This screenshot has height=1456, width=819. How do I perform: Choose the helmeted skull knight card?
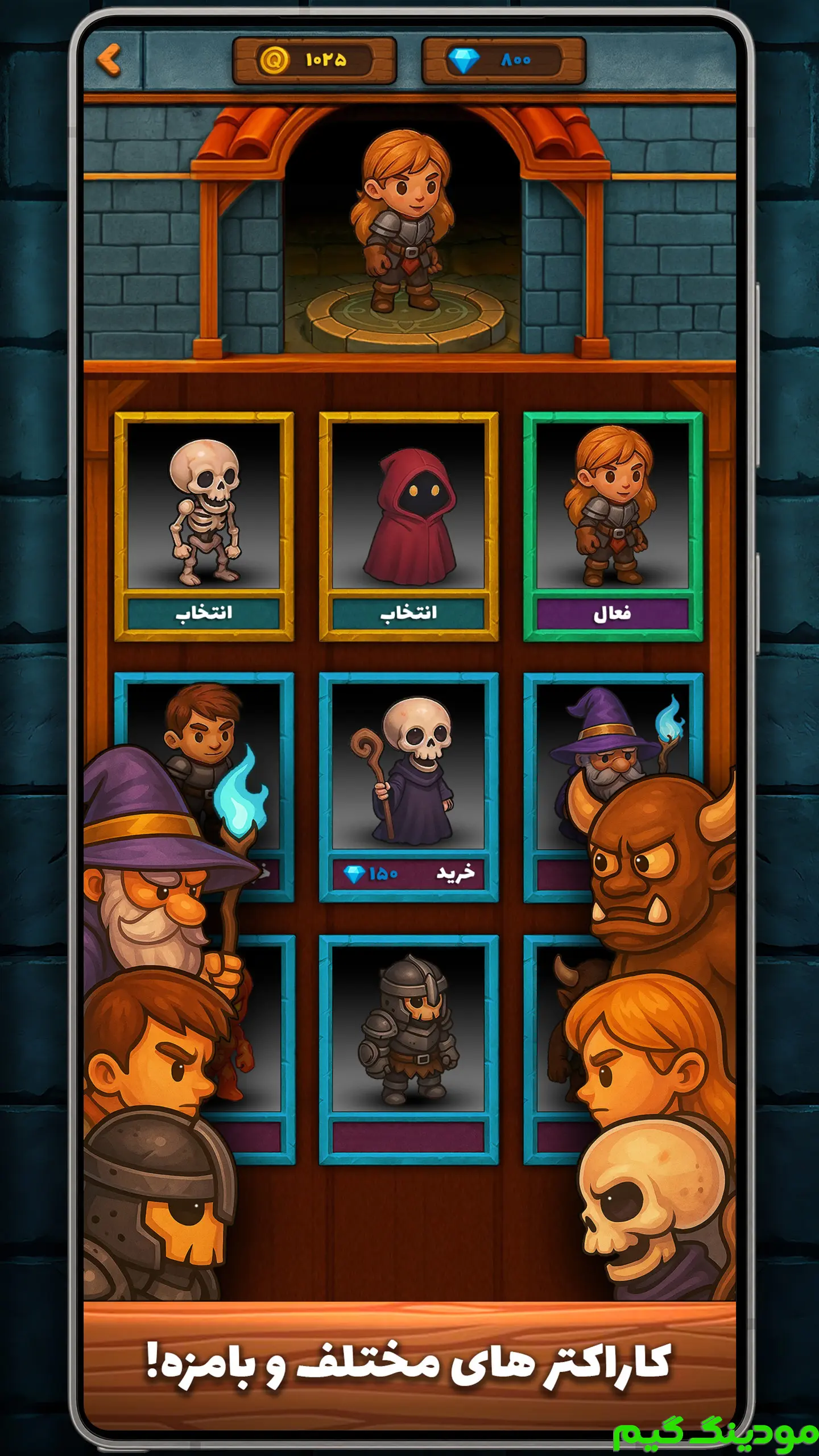pyautogui.click(x=408, y=1029)
